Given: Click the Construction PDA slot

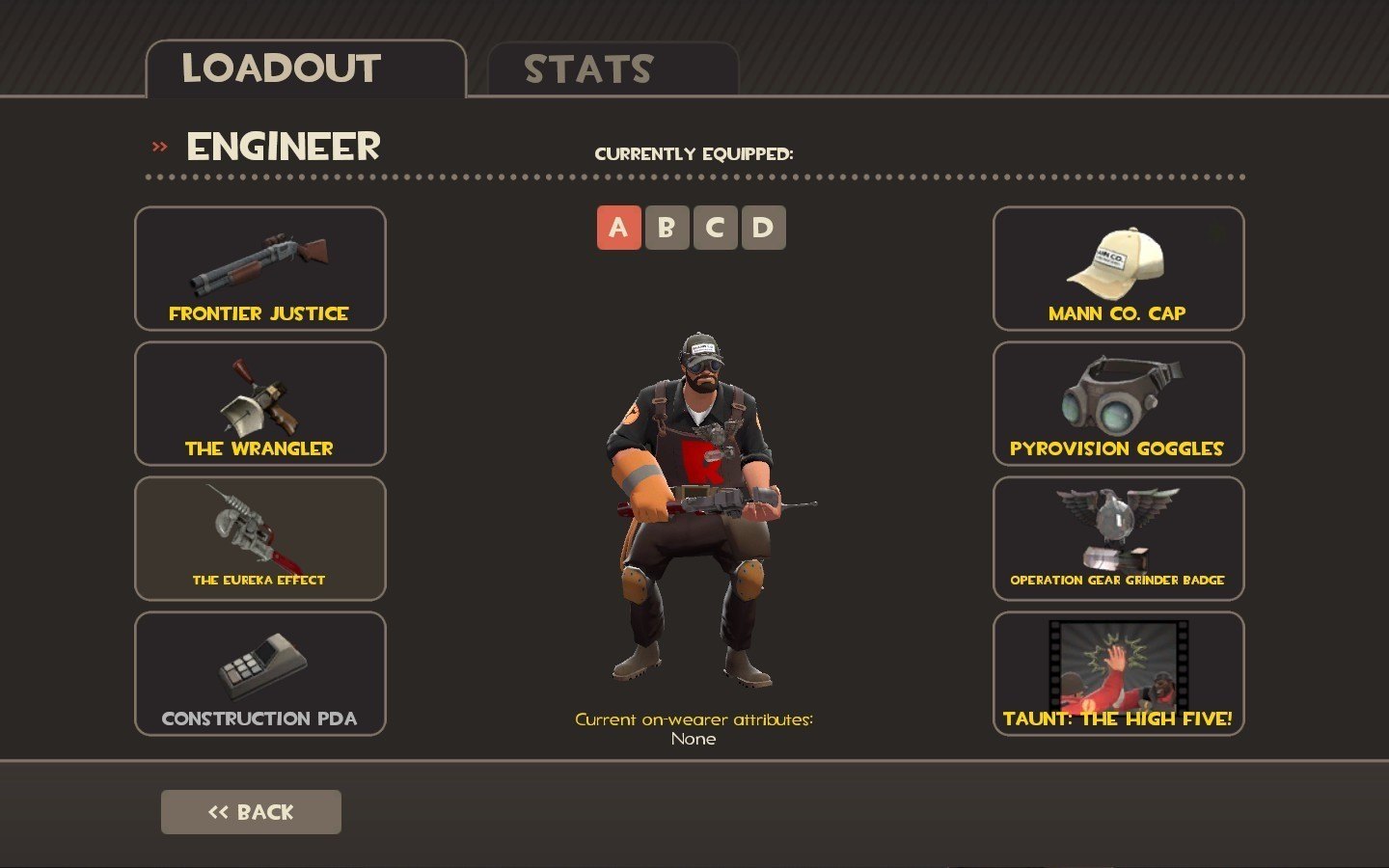Looking at the screenshot, I should (260, 673).
